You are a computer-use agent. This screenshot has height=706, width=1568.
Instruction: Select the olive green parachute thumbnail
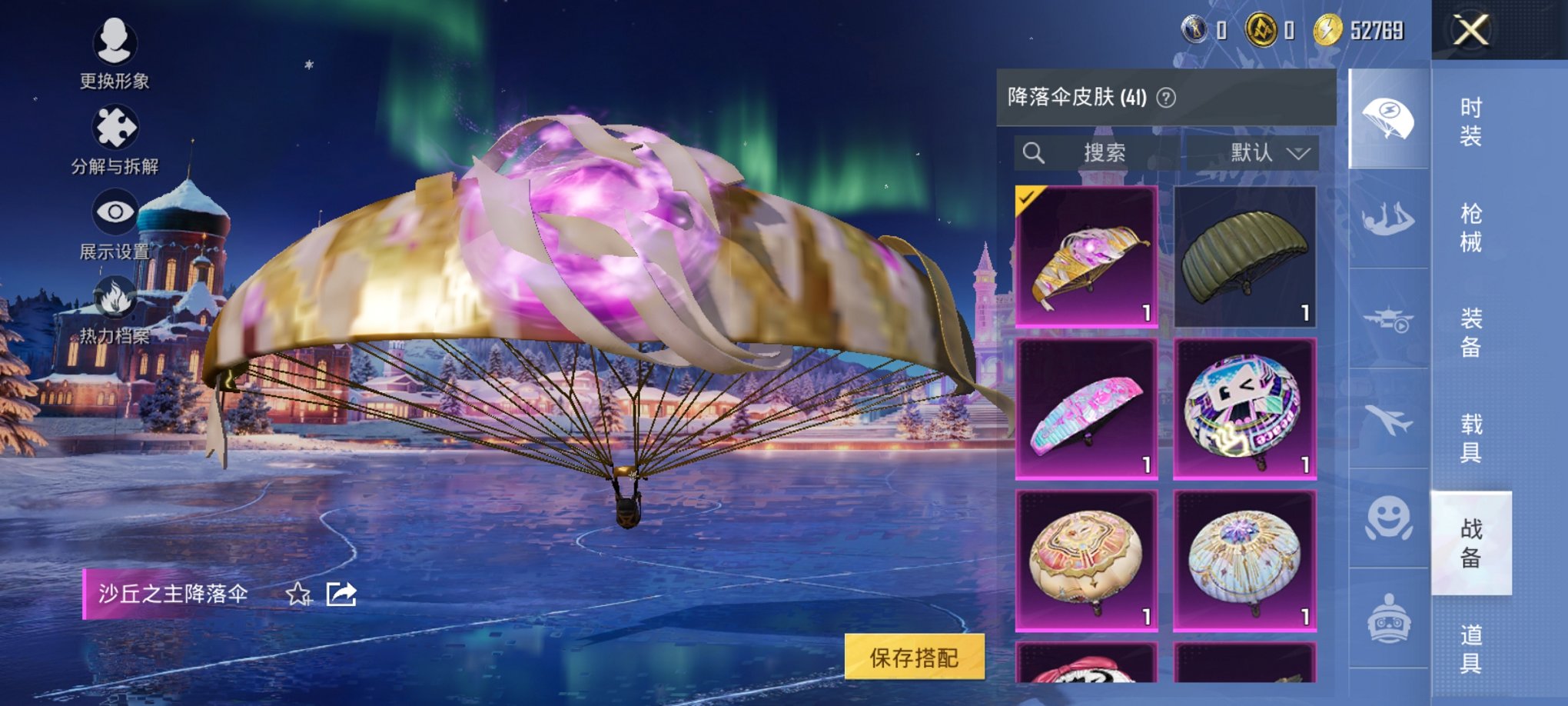point(1244,258)
